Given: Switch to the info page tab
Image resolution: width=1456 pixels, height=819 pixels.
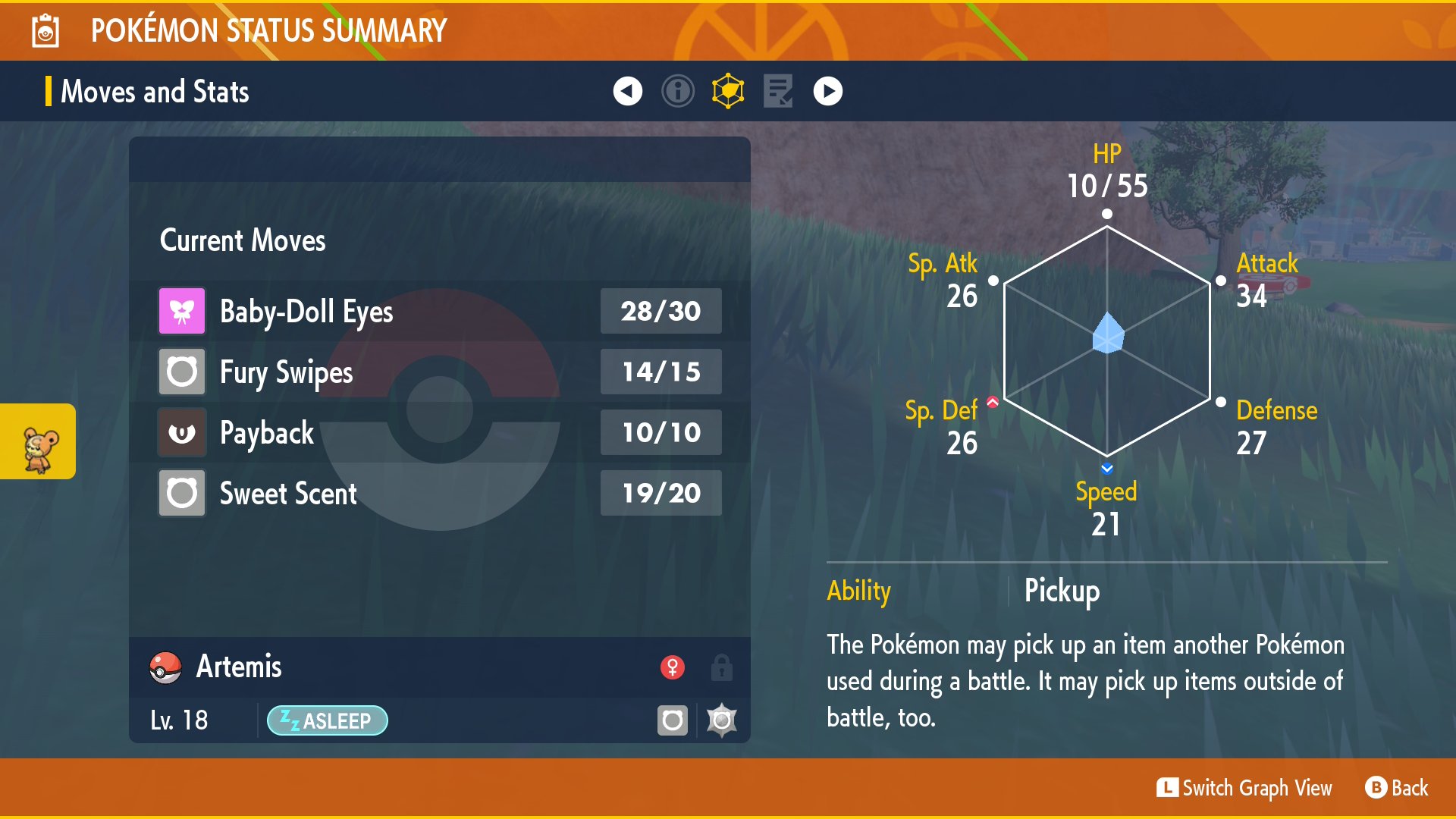Looking at the screenshot, I should pos(677,92).
